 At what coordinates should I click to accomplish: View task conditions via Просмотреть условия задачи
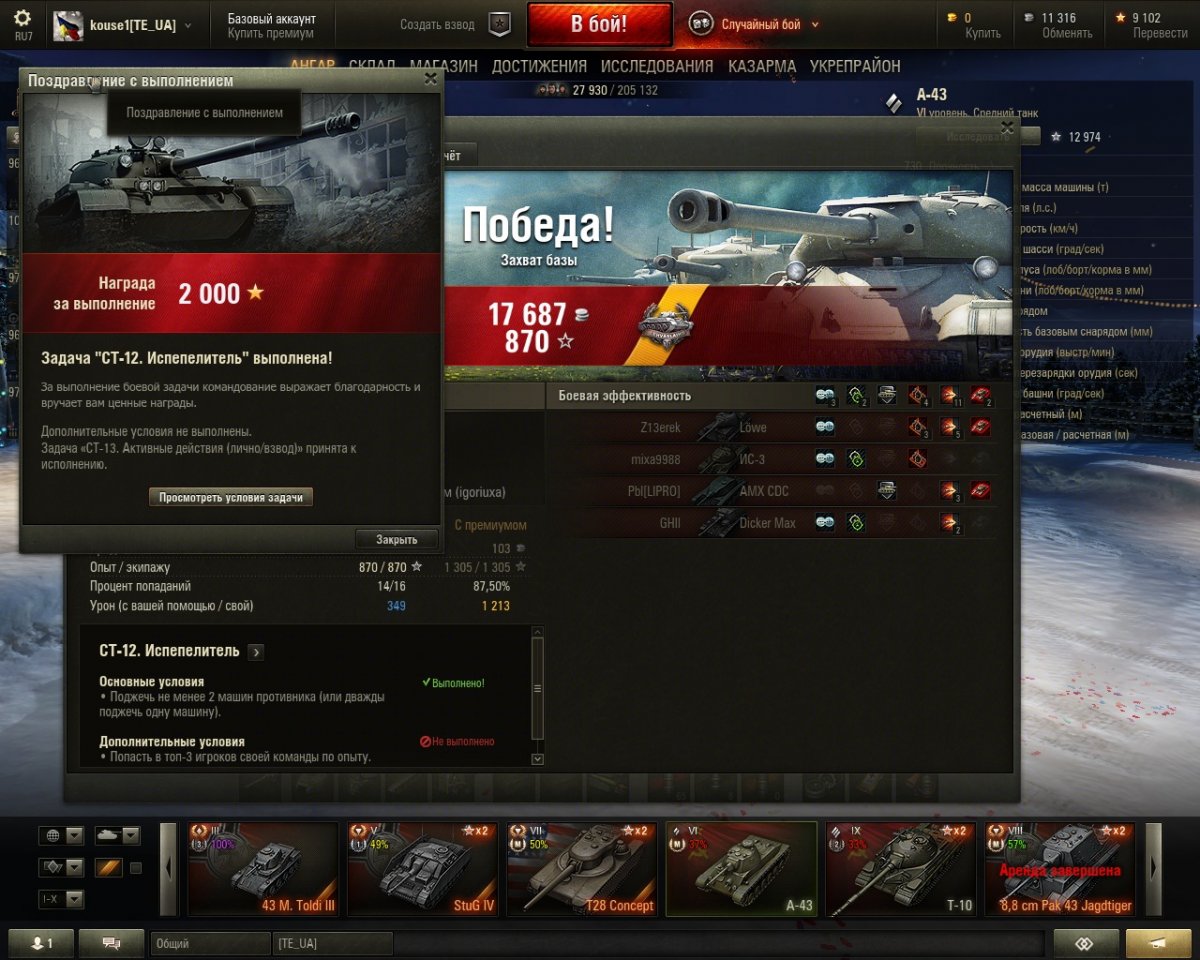(231, 497)
